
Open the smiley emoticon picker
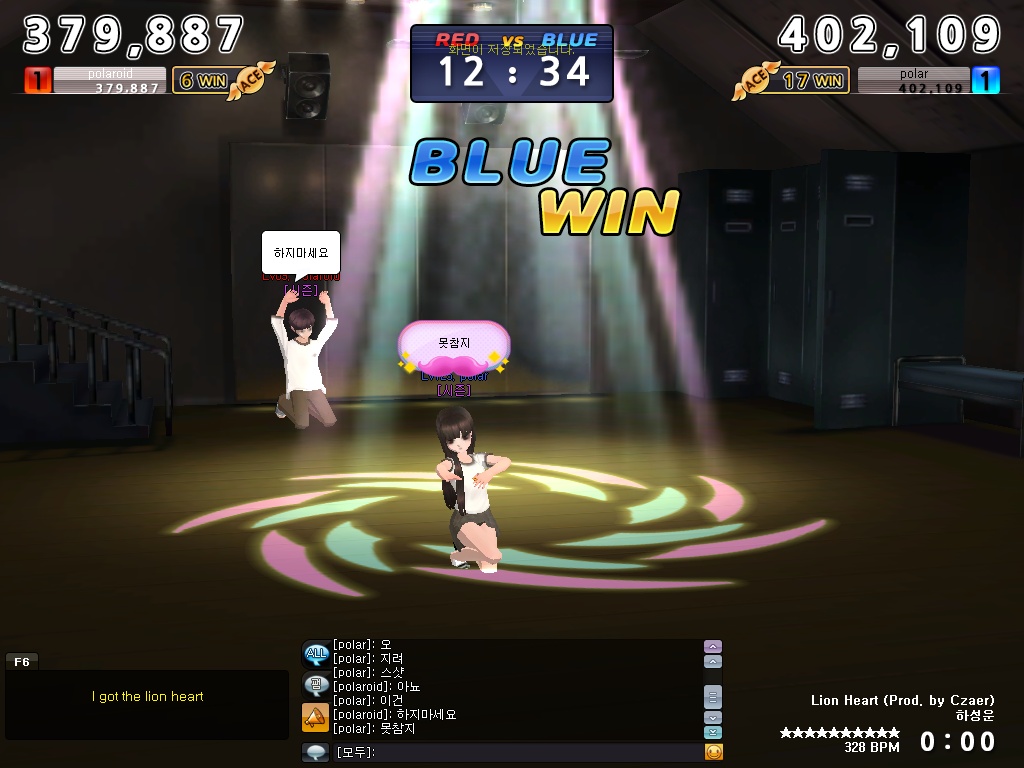point(713,752)
